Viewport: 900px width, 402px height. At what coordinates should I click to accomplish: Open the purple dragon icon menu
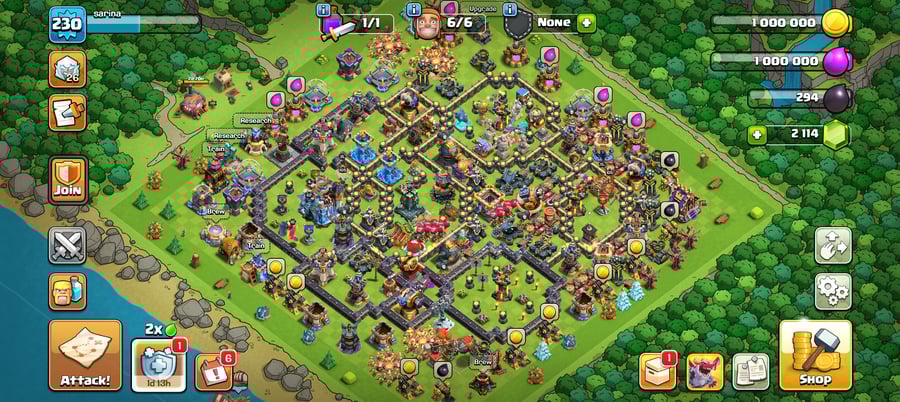[704, 371]
